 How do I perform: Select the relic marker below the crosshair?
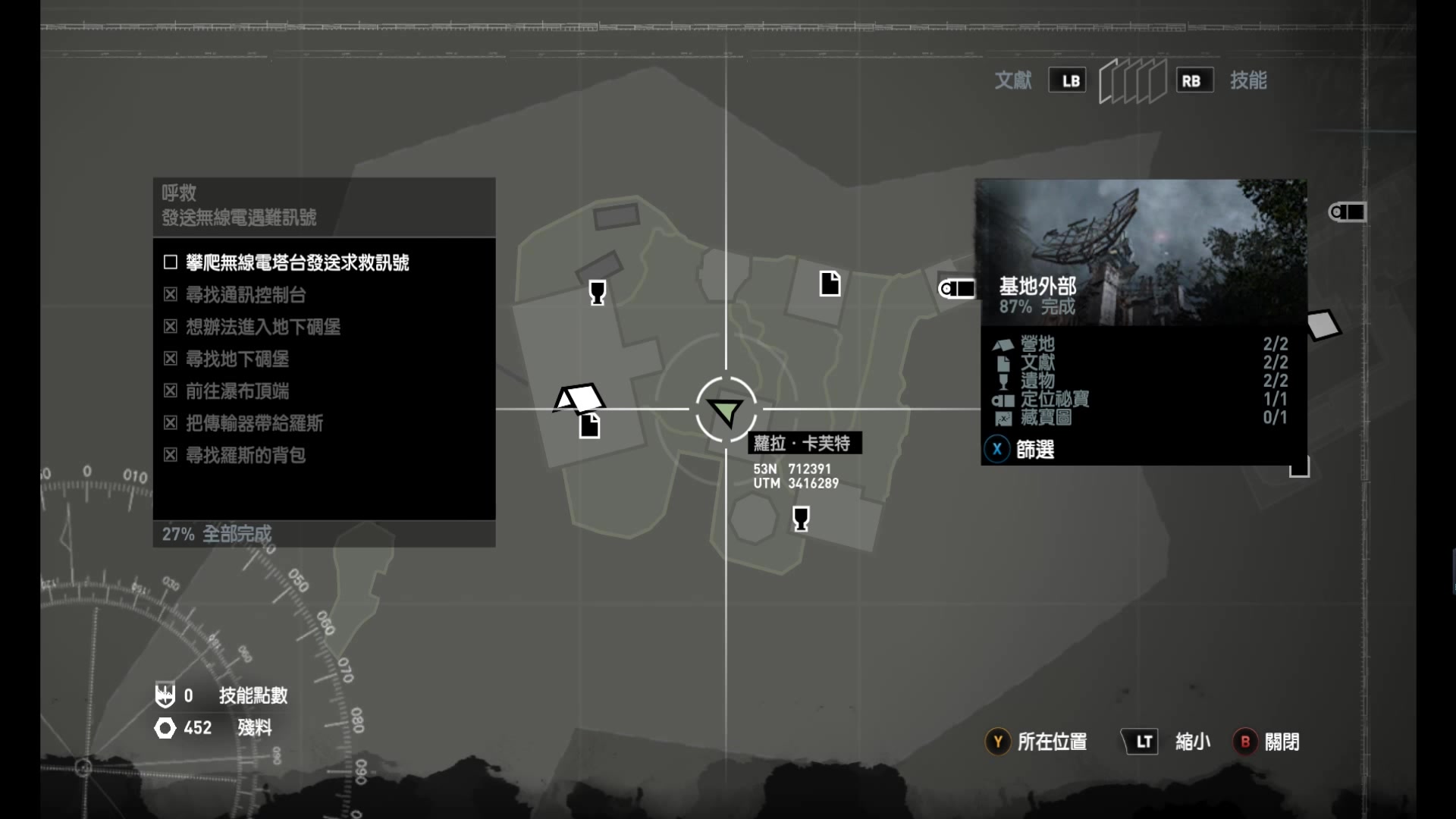point(800,519)
